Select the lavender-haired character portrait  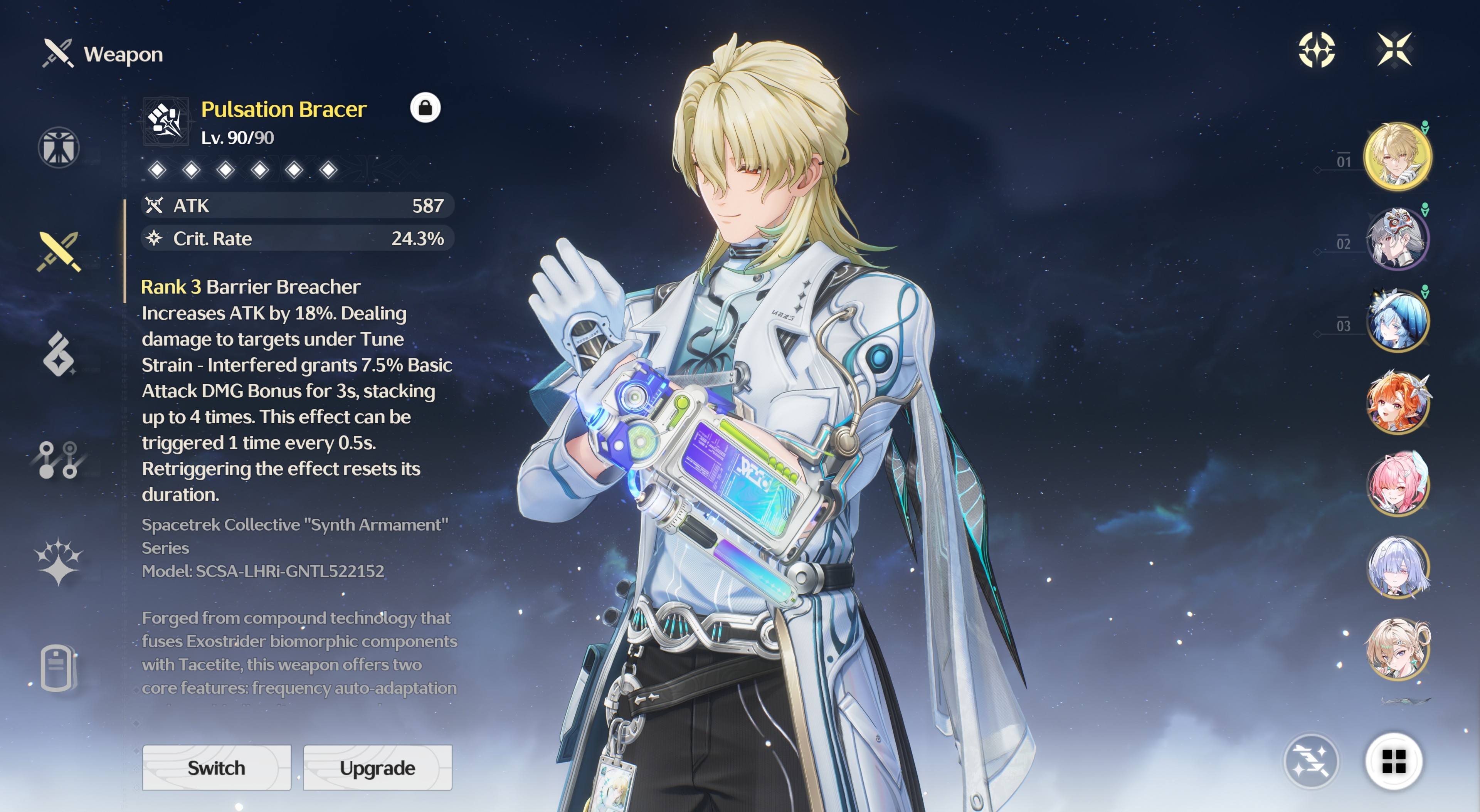point(1397,567)
